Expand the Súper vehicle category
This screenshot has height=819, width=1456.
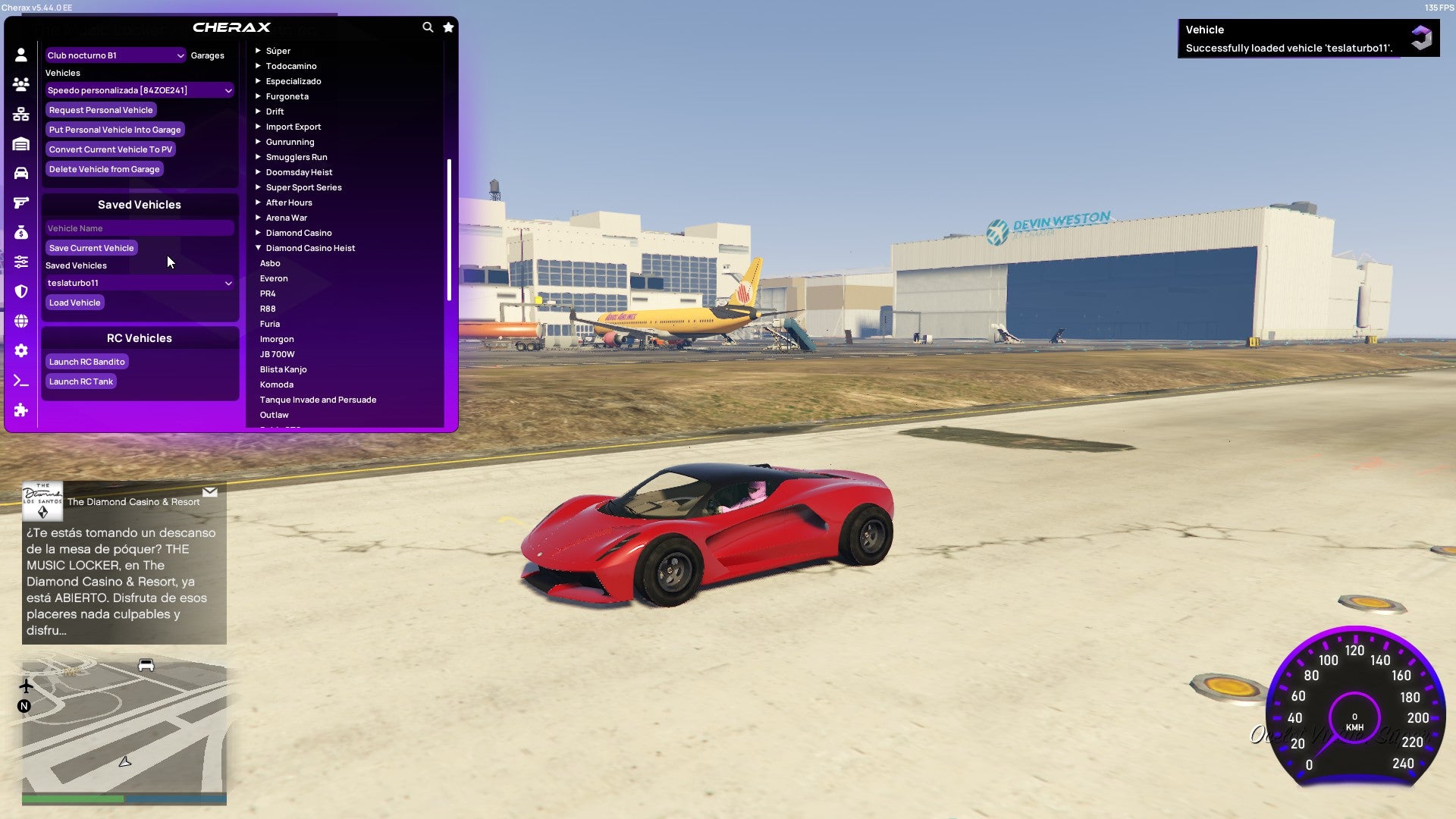tap(259, 50)
